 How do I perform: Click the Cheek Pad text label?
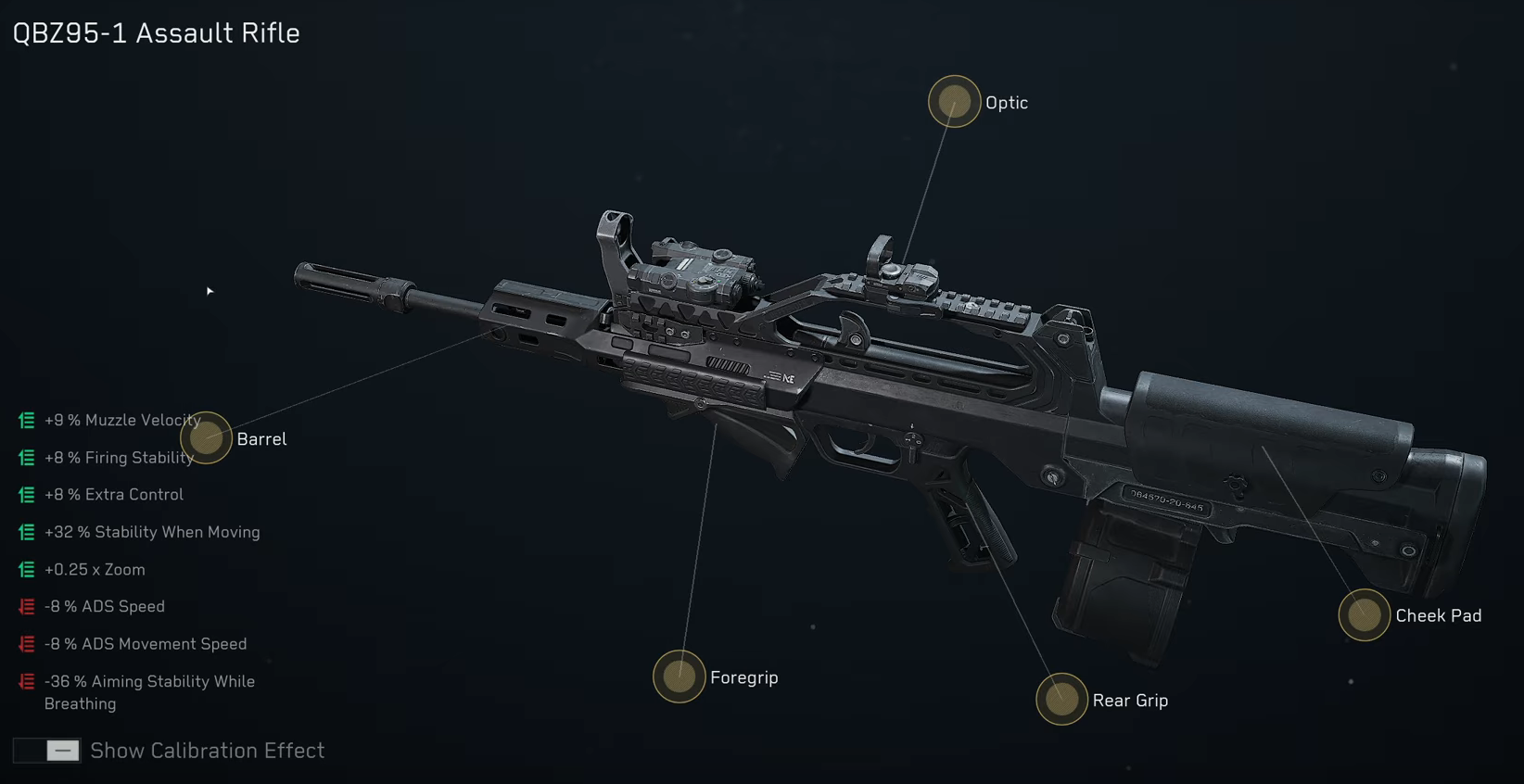[1438, 615]
